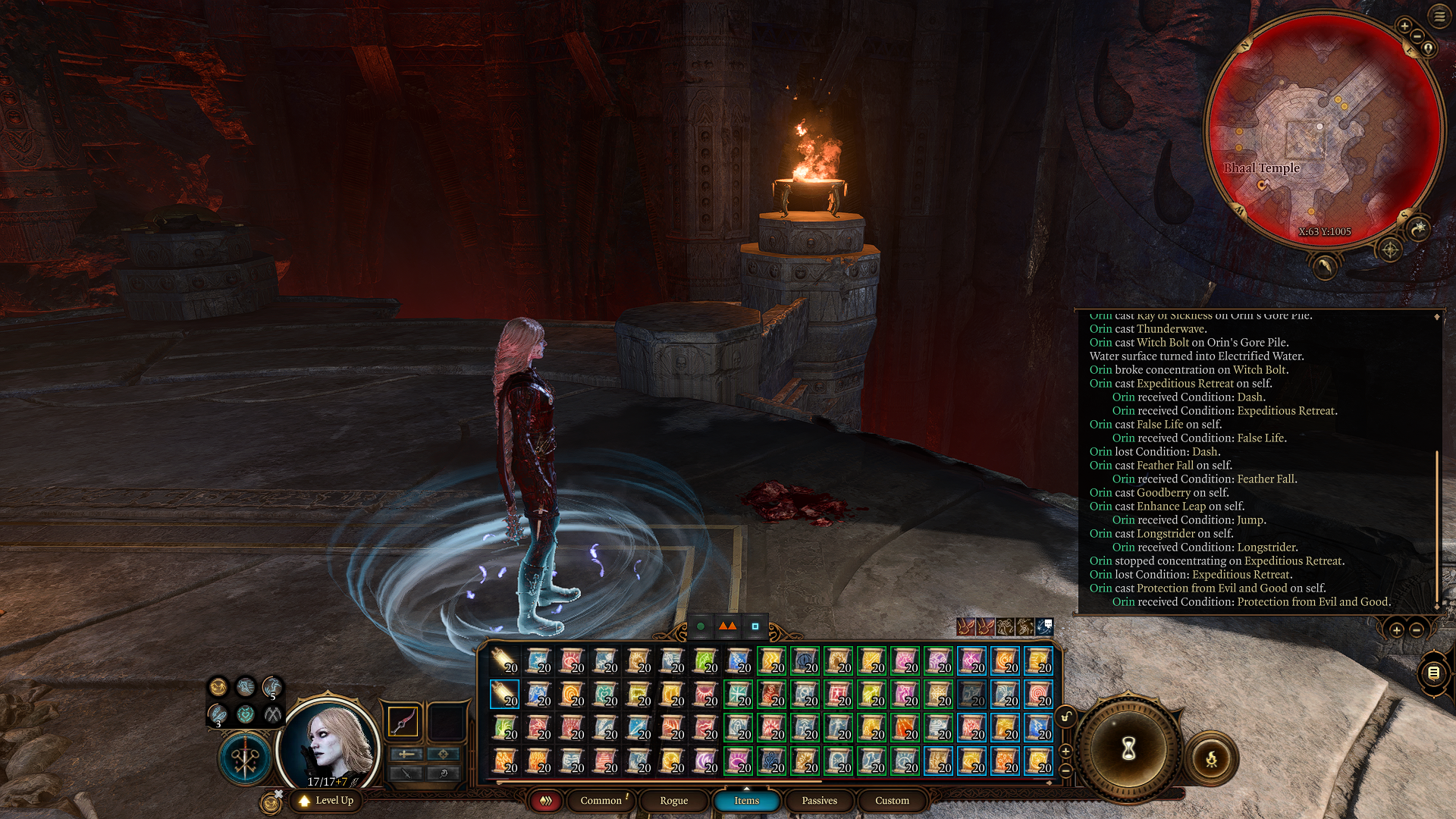Zoom out the minimap with minus button

click(x=1417, y=36)
